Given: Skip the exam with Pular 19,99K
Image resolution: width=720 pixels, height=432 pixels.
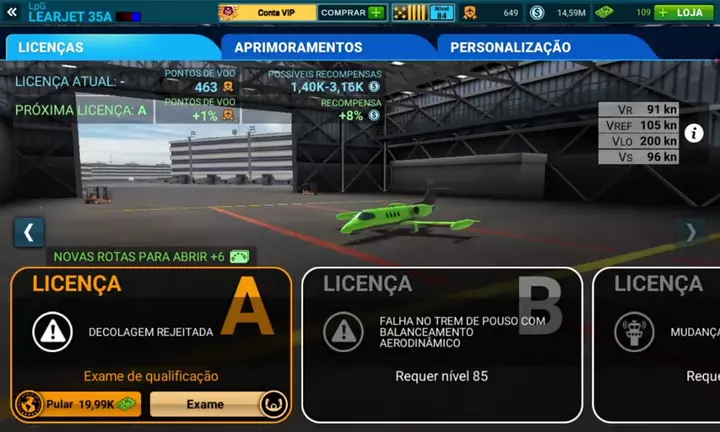Looking at the screenshot, I should tap(78, 404).
